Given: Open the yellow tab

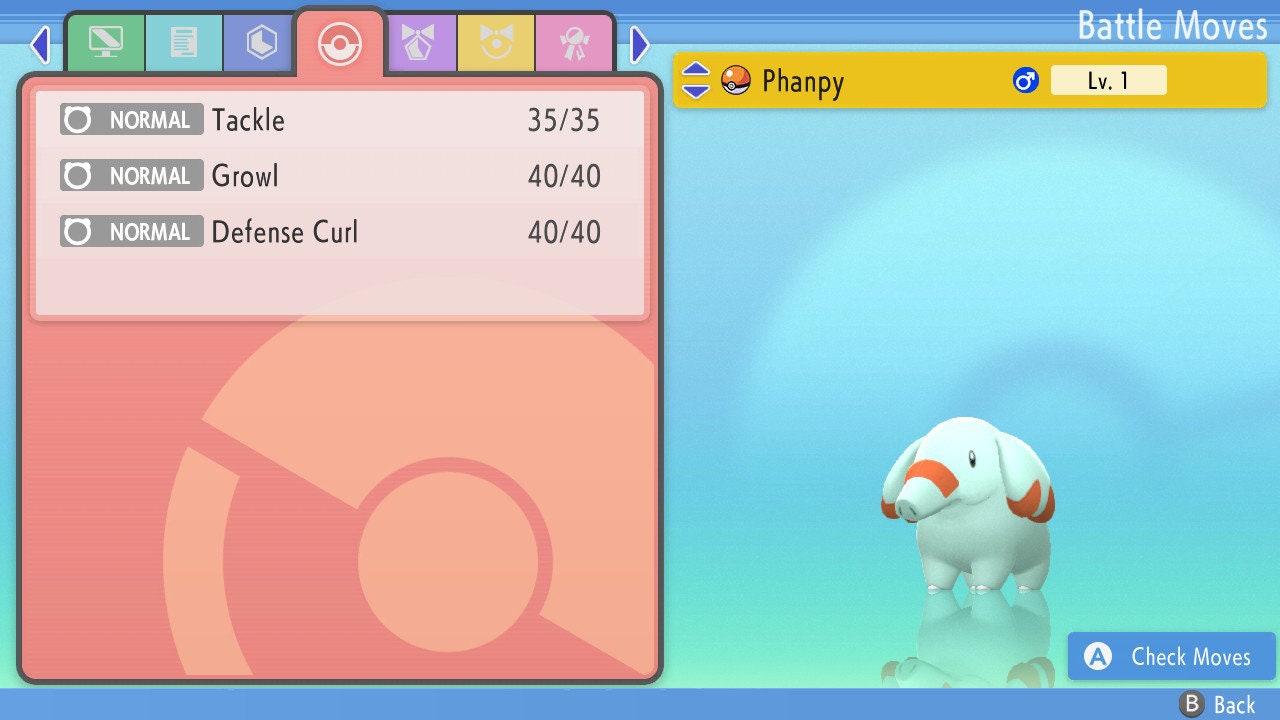Looking at the screenshot, I should (497, 43).
